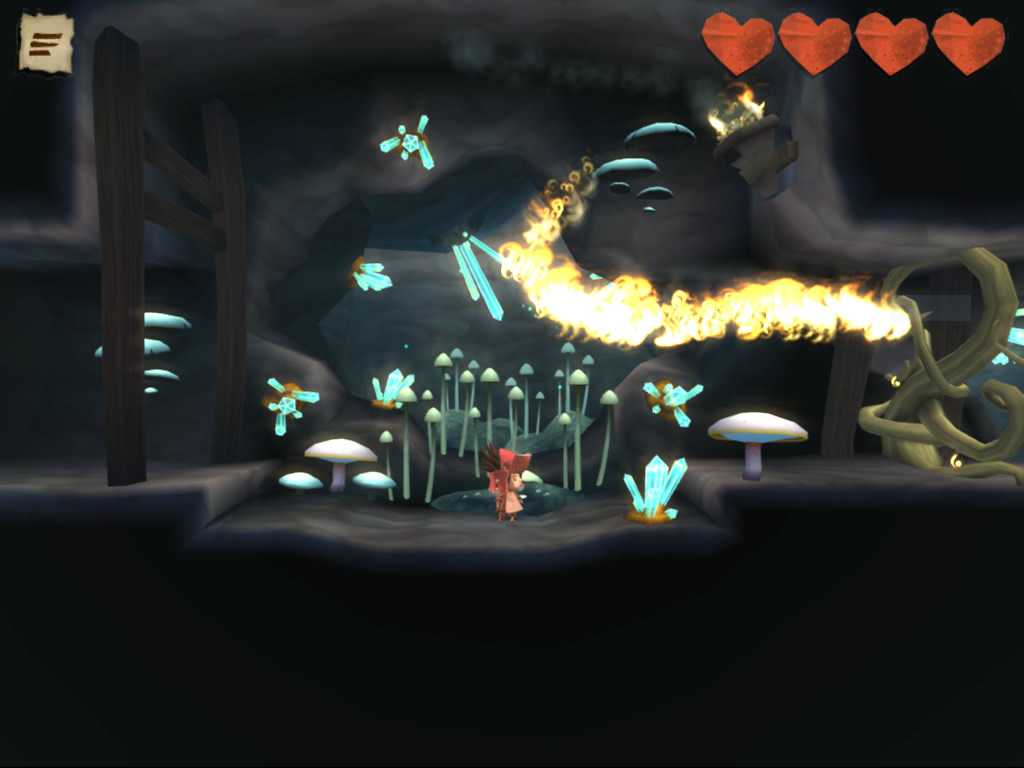This screenshot has height=768, width=1024.
Task: Open the paper scrap menu button
Action: [x=46, y=43]
